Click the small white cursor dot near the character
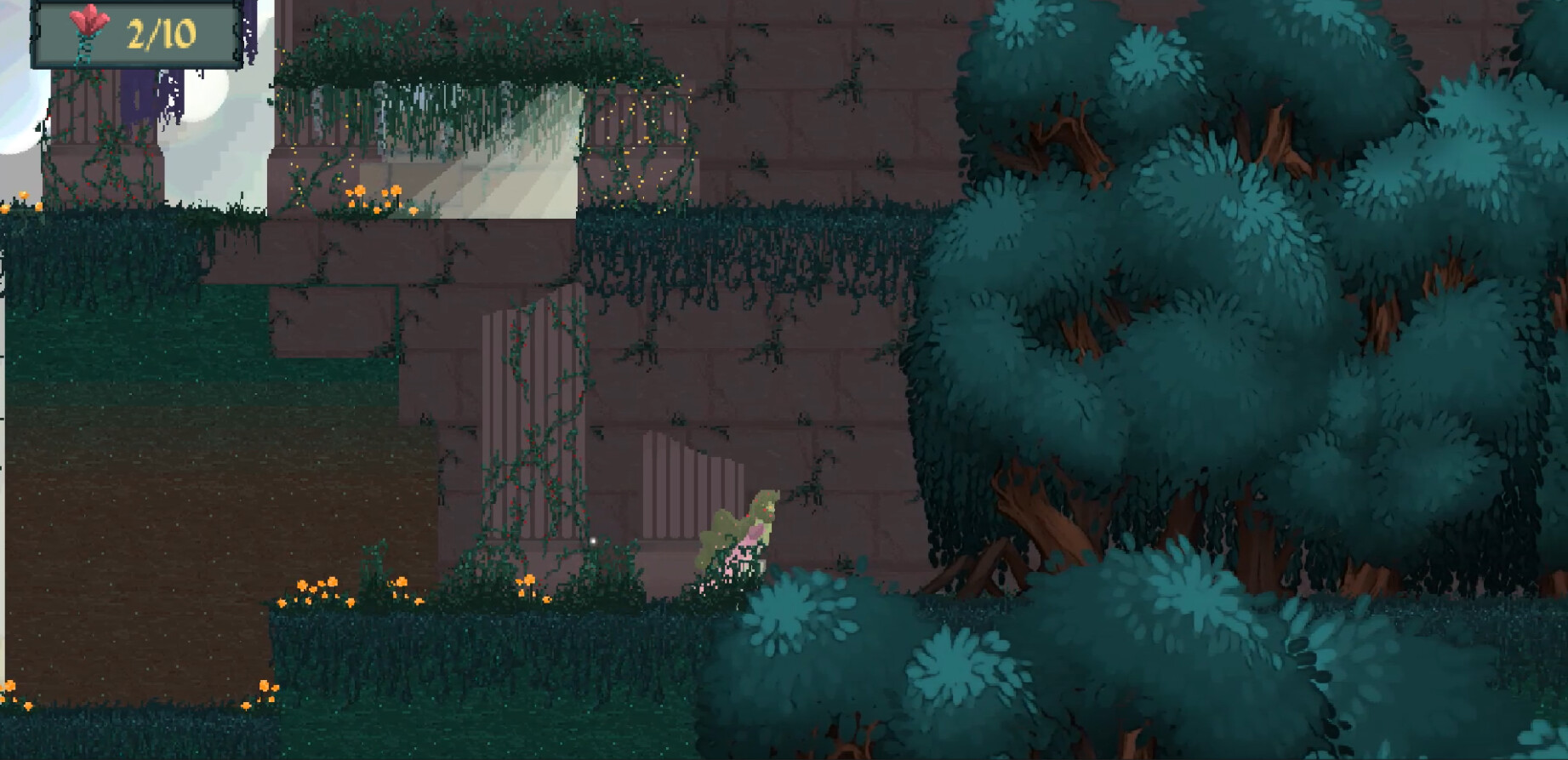 click(x=591, y=540)
